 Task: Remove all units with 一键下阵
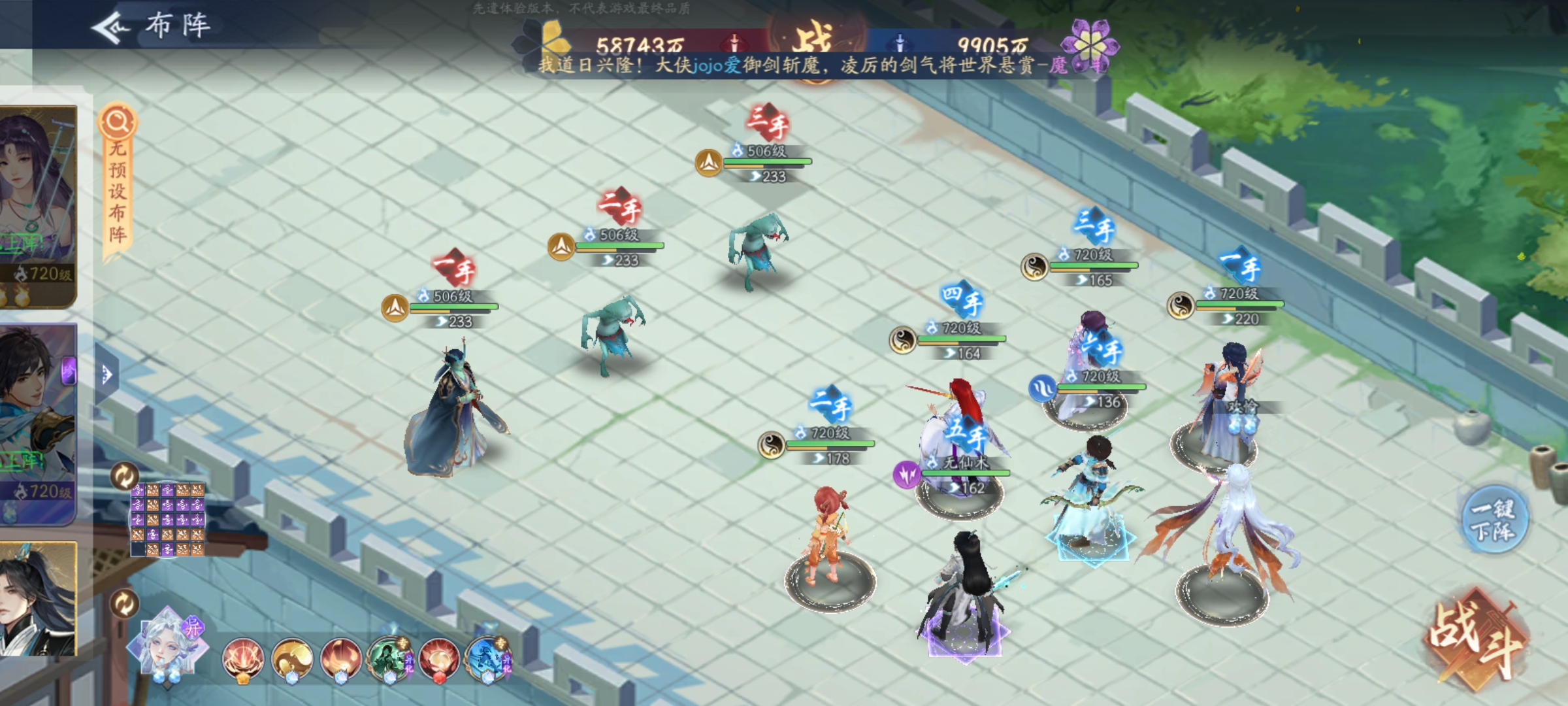pos(1493,520)
